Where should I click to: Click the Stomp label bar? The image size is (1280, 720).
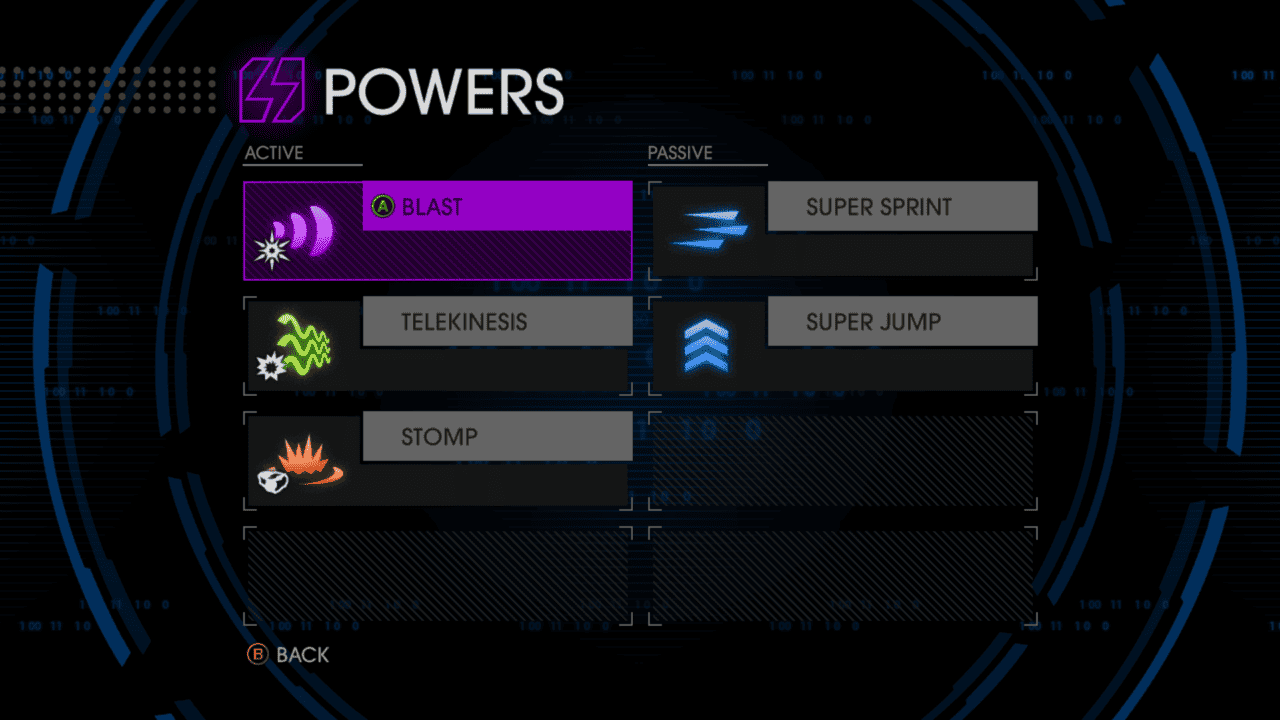pos(497,436)
